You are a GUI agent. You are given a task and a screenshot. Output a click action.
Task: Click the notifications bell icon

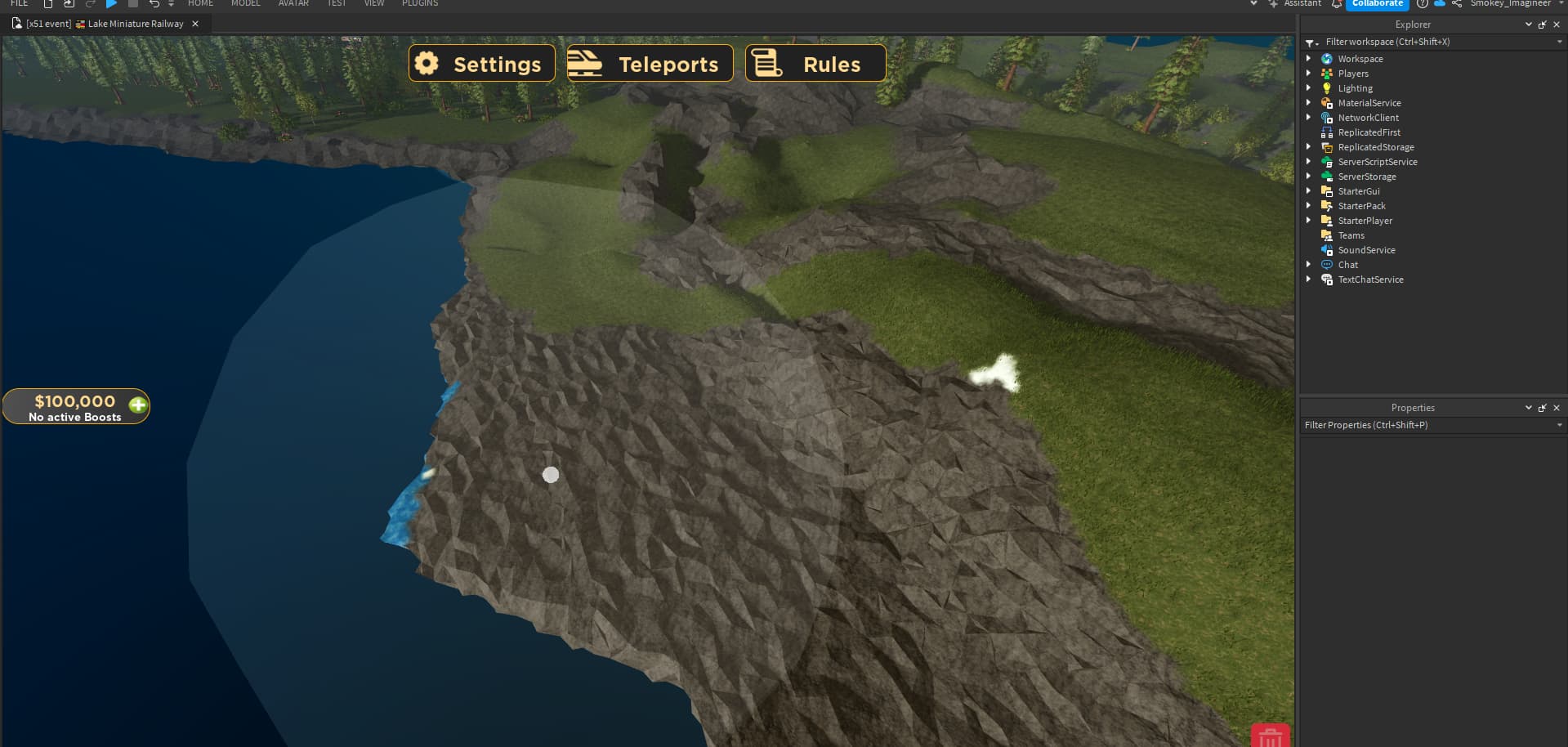(x=1337, y=4)
